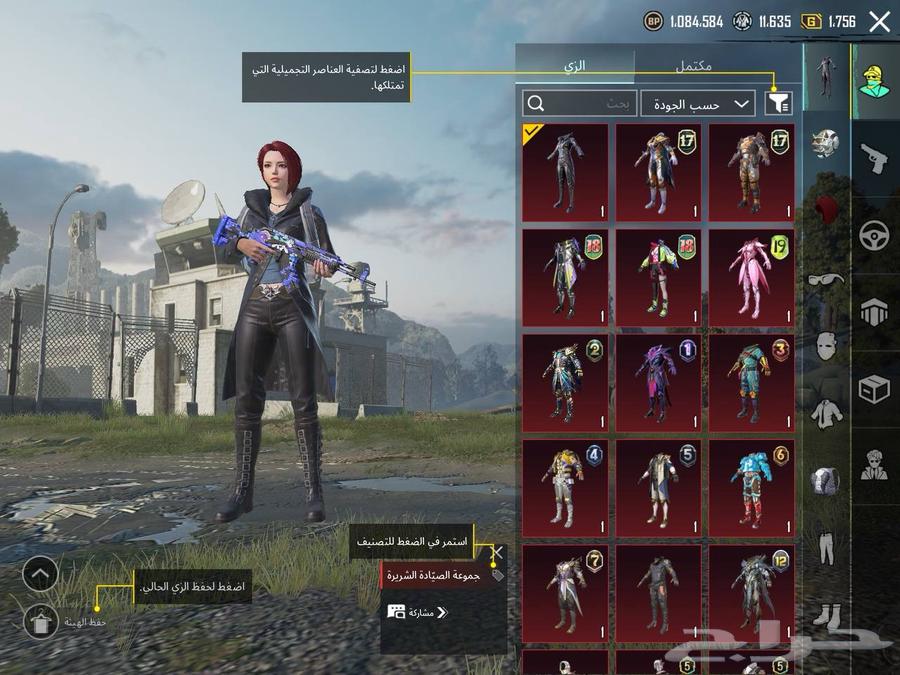The image size is (900, 675).
Task: Open the pistol weapons category
Action: (x=875, y=158)
